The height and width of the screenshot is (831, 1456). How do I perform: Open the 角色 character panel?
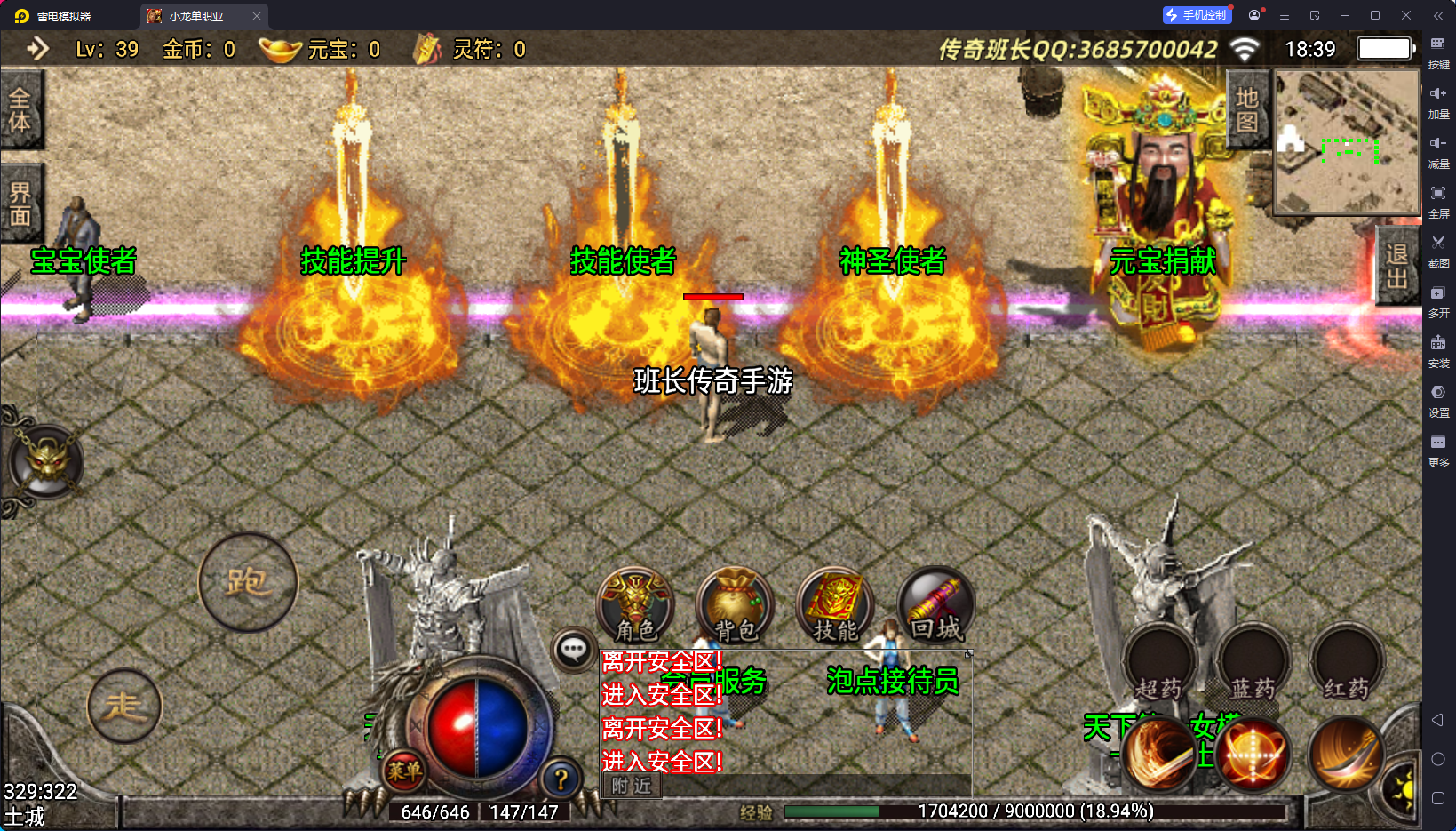tap(635, 606)
